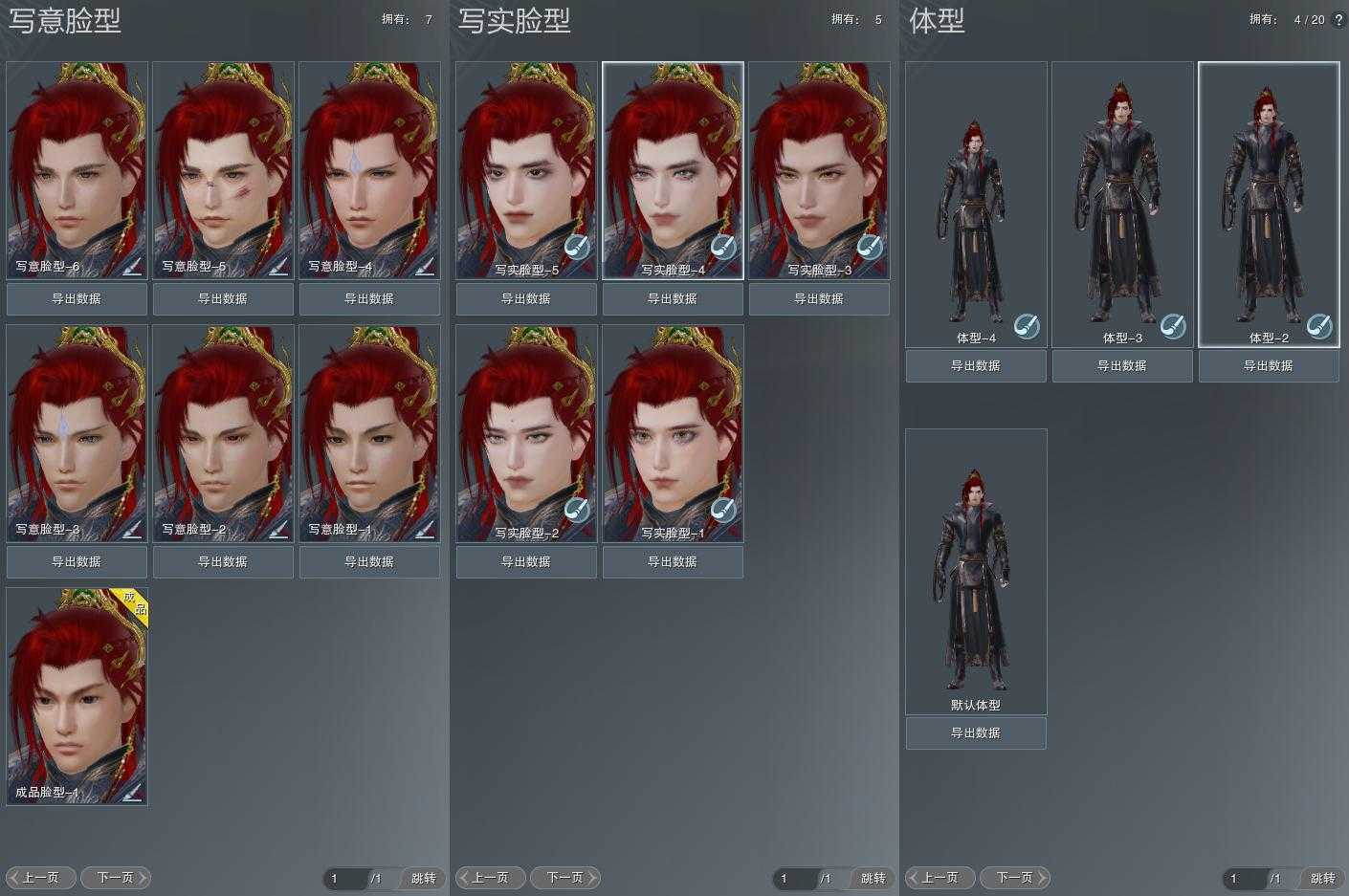Select the 体型-4 body type

pos(976,204)
